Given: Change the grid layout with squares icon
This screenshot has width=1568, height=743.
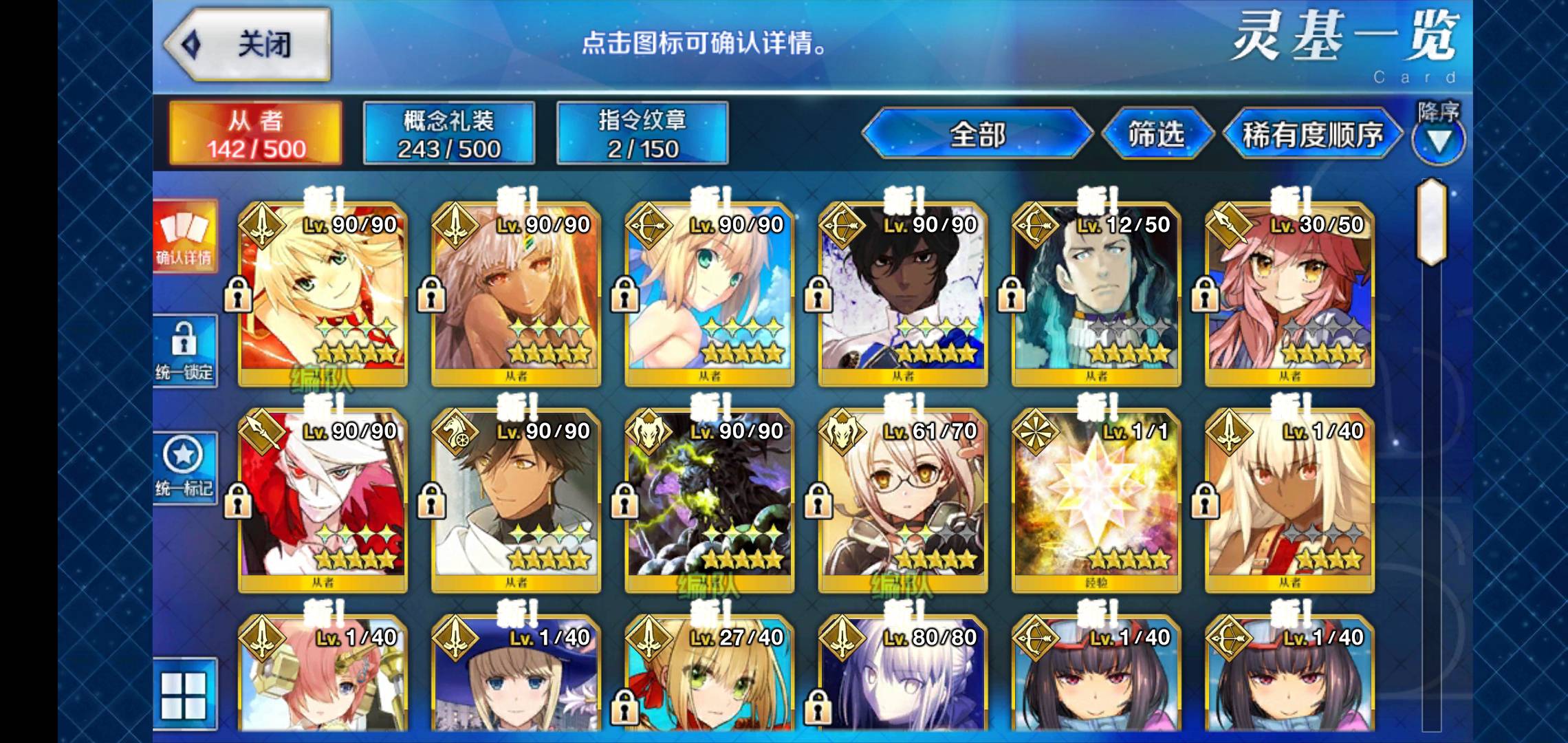Looking at the screenshot, I should [184, 695].
